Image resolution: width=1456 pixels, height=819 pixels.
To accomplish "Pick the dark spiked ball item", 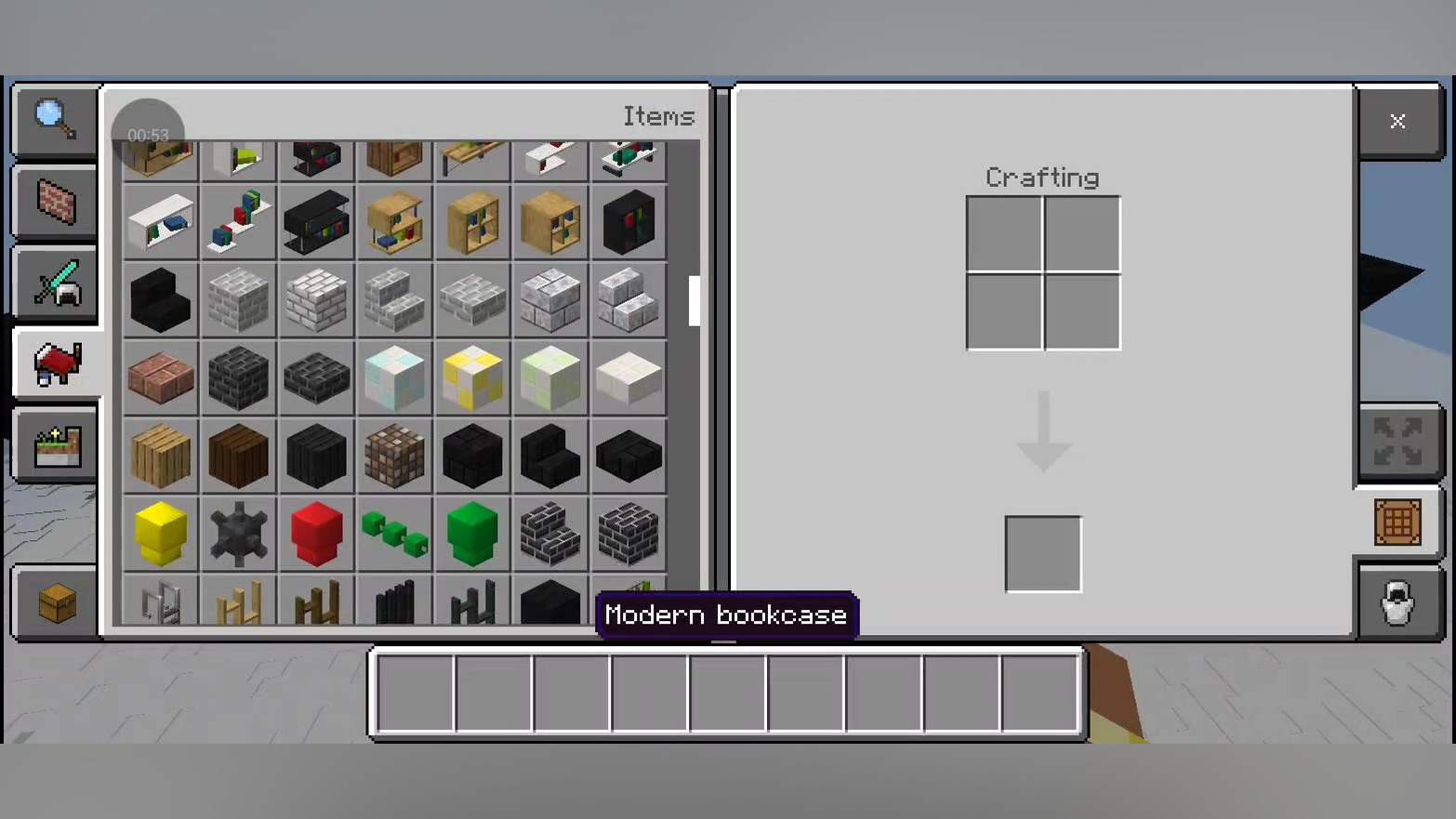I will click(x=239, y=534).
